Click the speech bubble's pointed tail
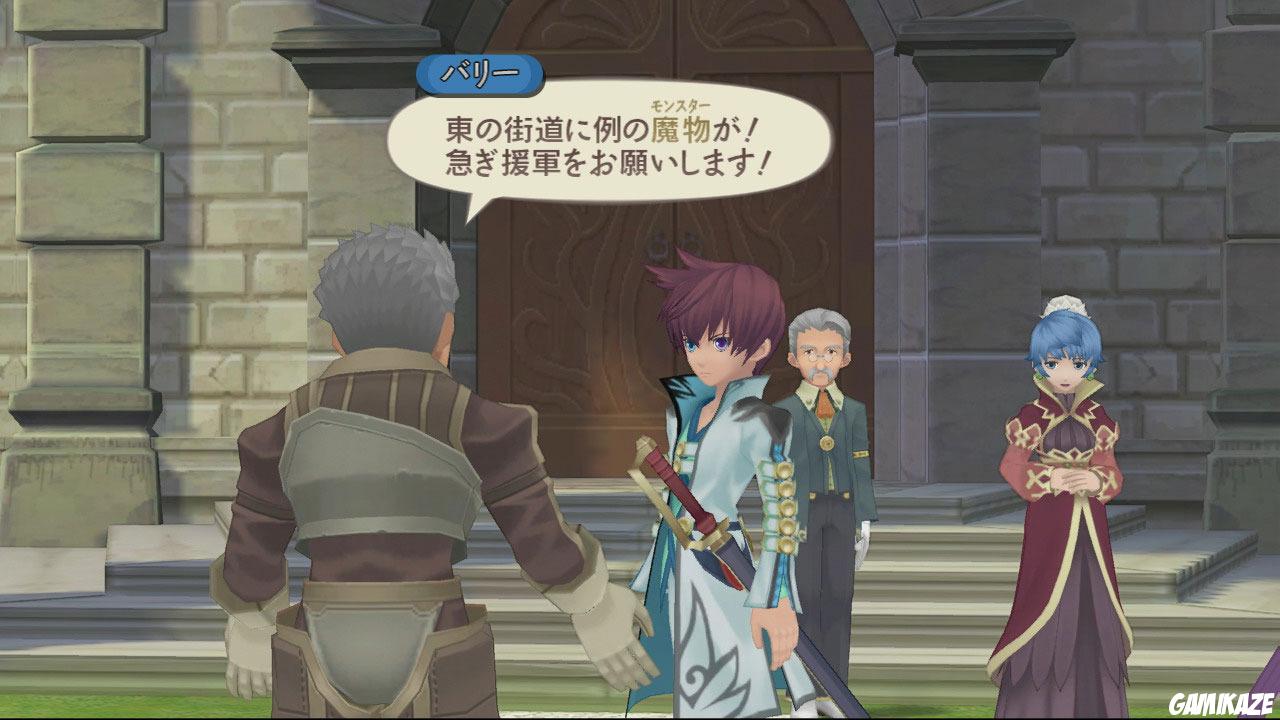1280x720 pixels. (x=475, y=207)
